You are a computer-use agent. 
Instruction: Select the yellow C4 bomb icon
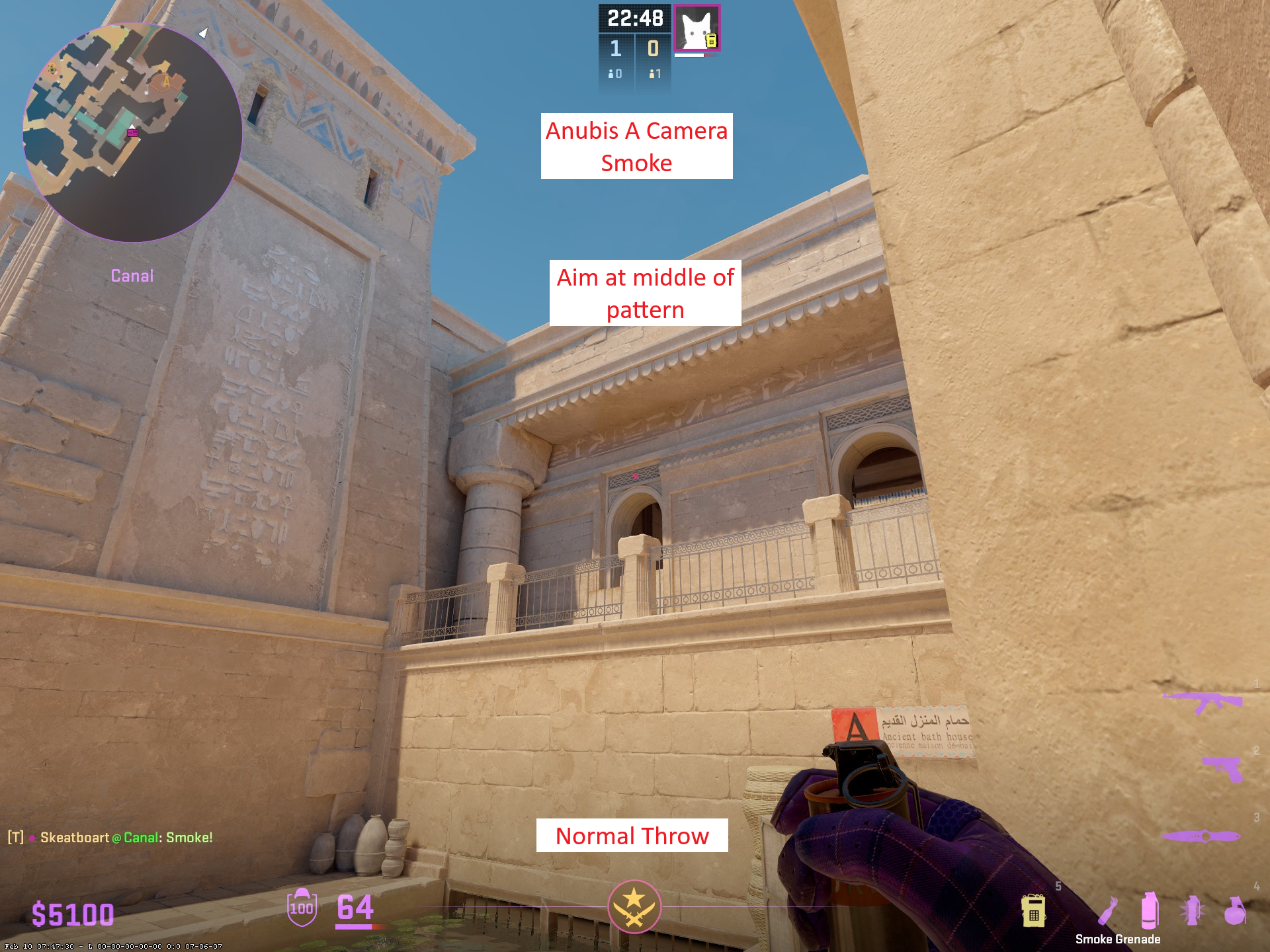pos(1033,911)
